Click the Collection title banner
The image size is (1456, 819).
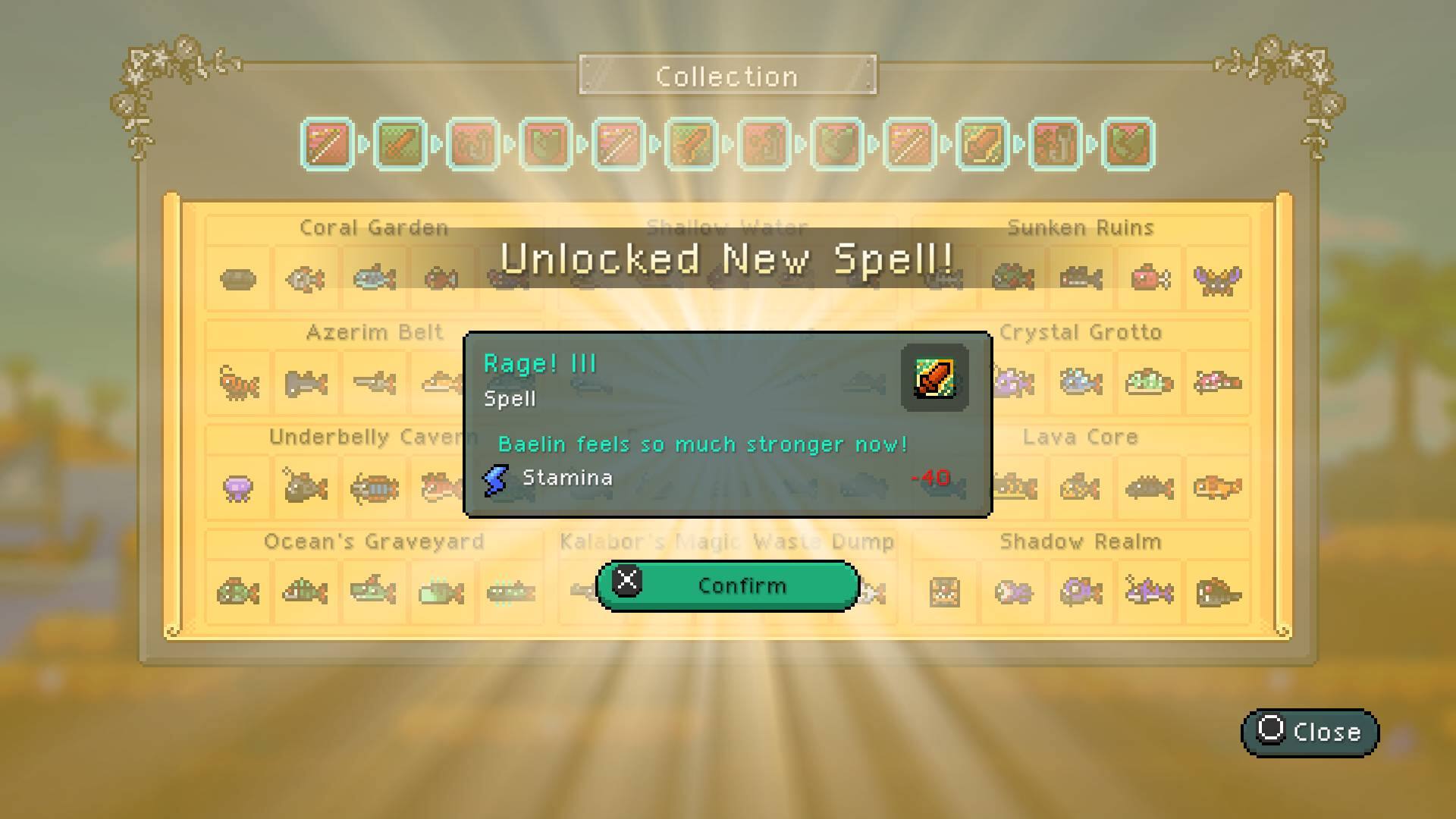(726, 75)
